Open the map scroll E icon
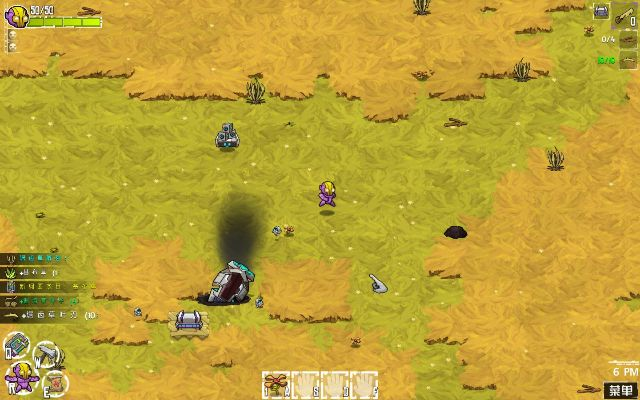Viewport: 640px width, 400px height. tap(56, 384)
